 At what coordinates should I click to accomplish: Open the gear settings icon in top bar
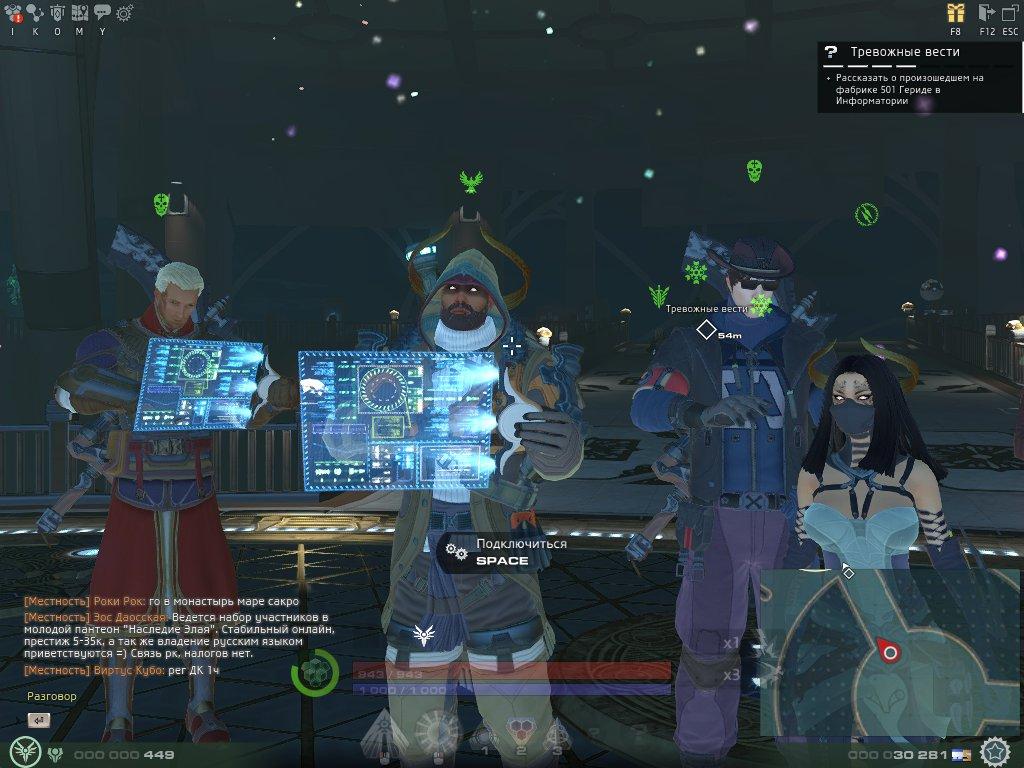pos(124,13)
